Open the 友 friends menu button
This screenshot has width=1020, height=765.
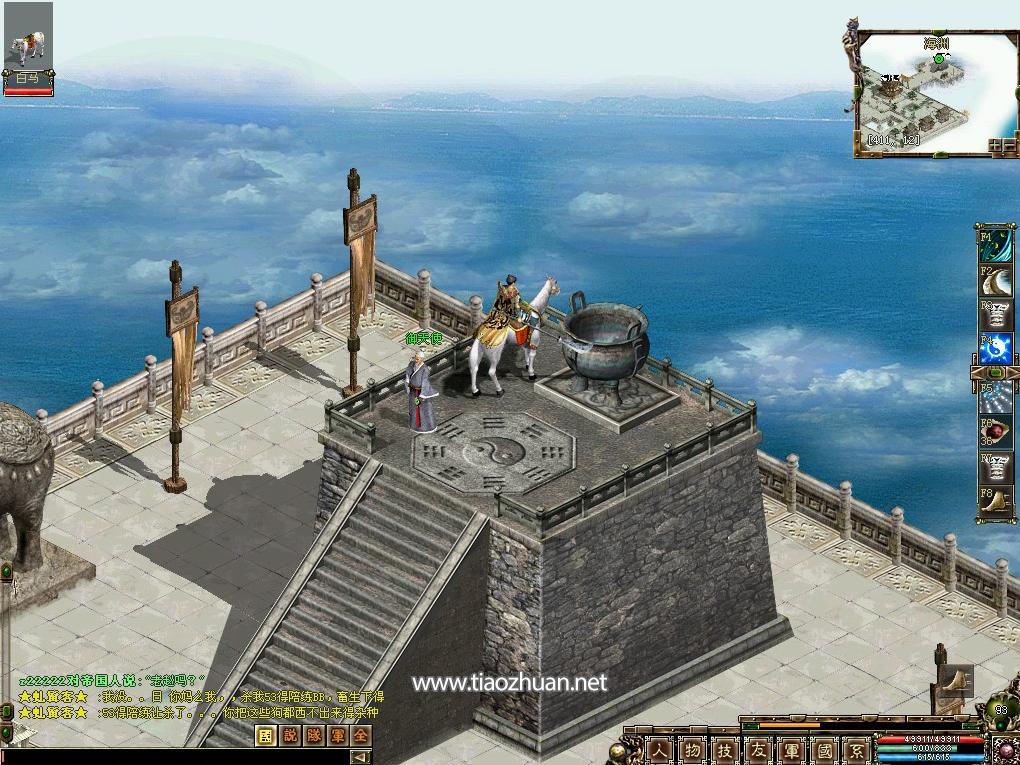[758, 749]
